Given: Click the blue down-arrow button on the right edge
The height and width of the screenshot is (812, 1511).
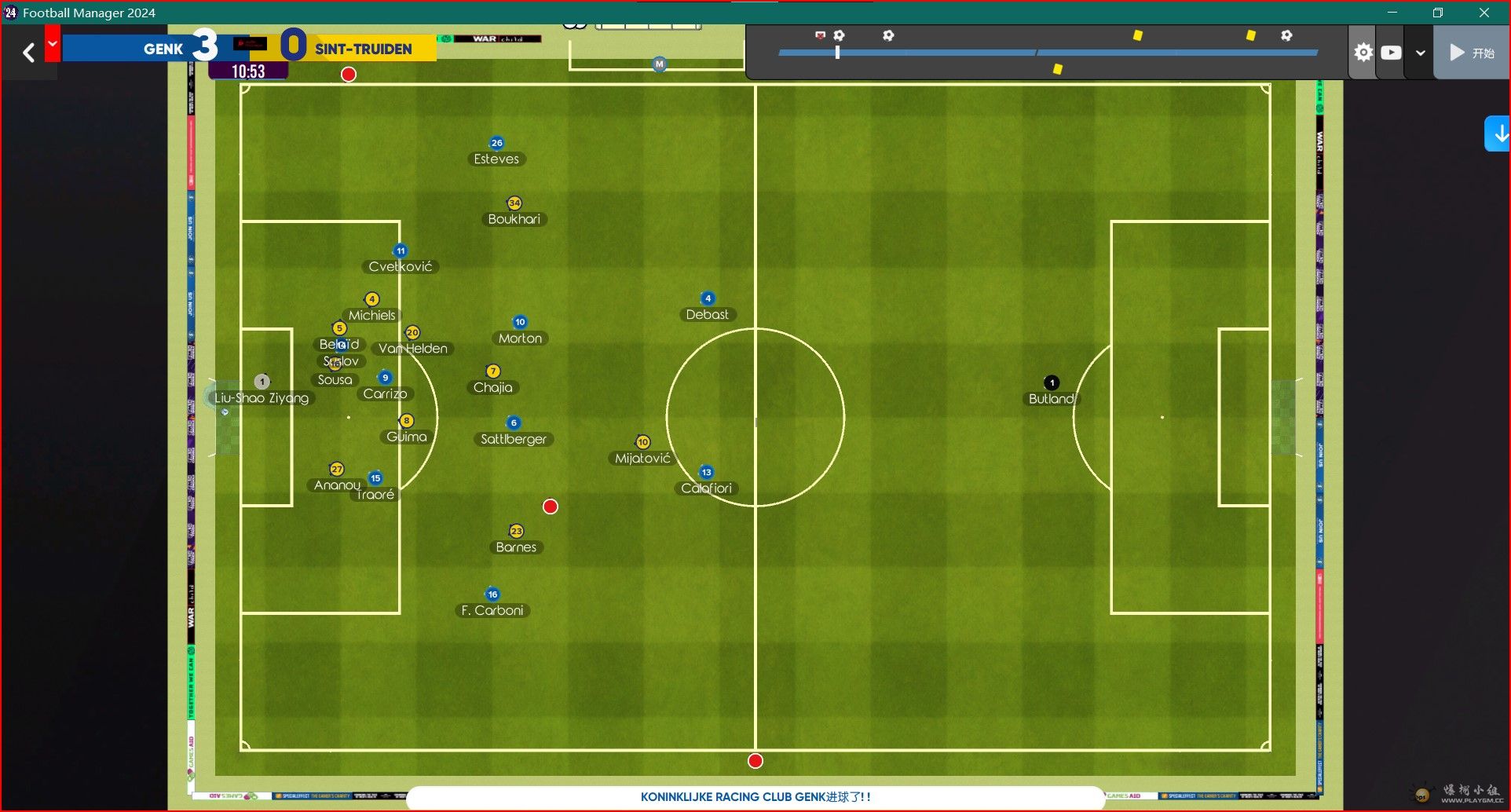Looking at the screenshot, I should 1499,134.
